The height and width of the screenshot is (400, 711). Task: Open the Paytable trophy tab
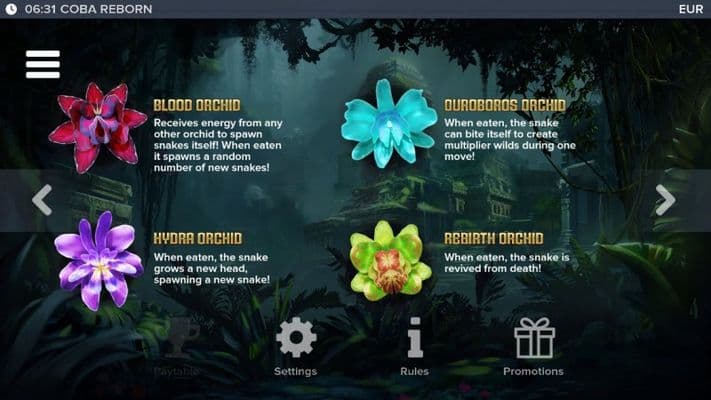pyautogui.click(x=177, y=346)
